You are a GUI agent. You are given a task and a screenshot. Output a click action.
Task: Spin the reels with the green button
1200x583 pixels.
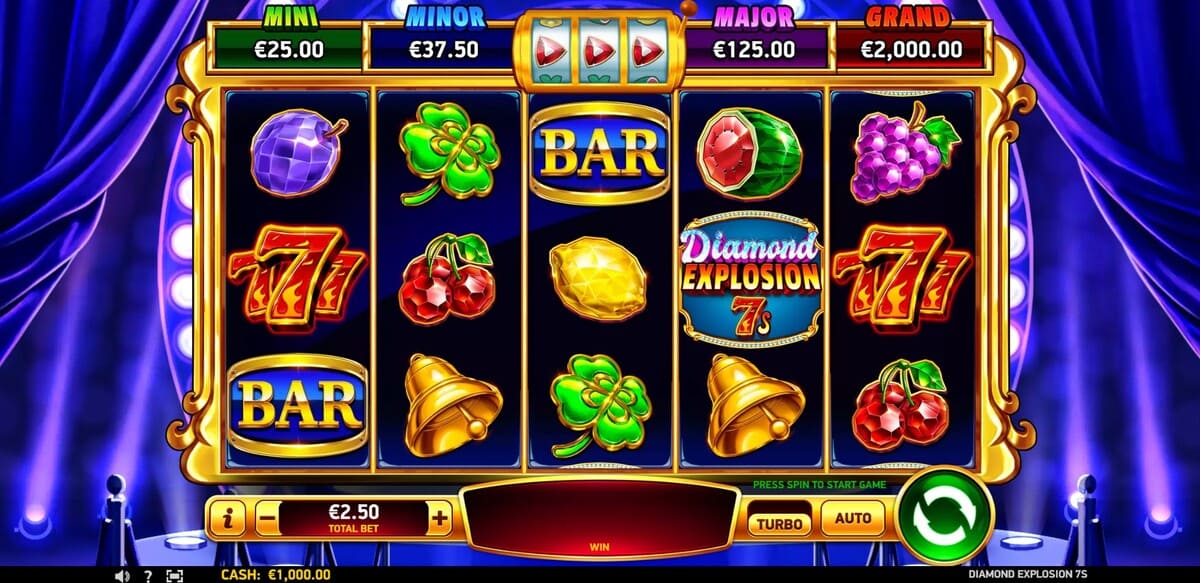944,516
